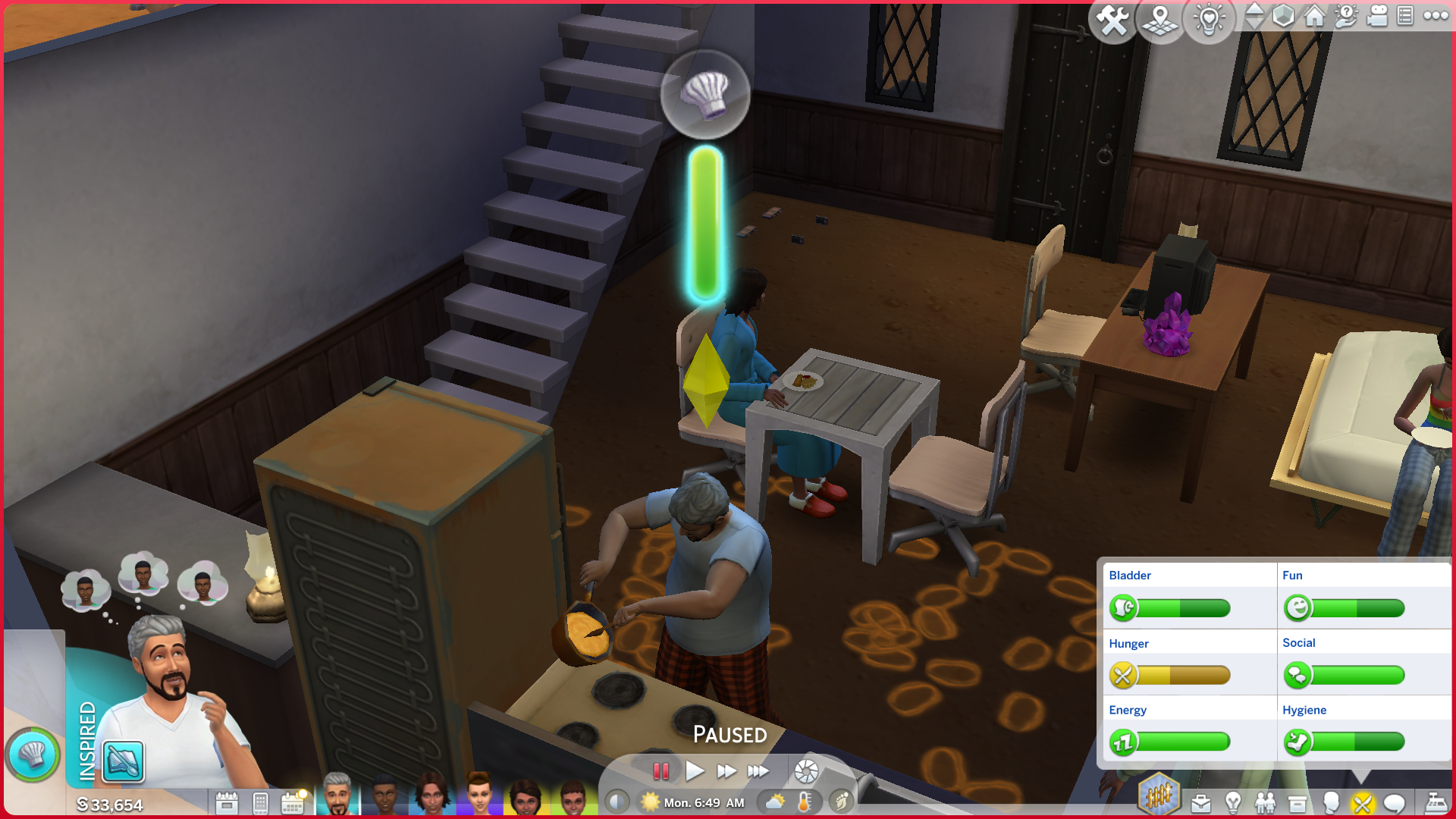
Task: Open the calendar with the notification dot
Action: coord(293,802)
